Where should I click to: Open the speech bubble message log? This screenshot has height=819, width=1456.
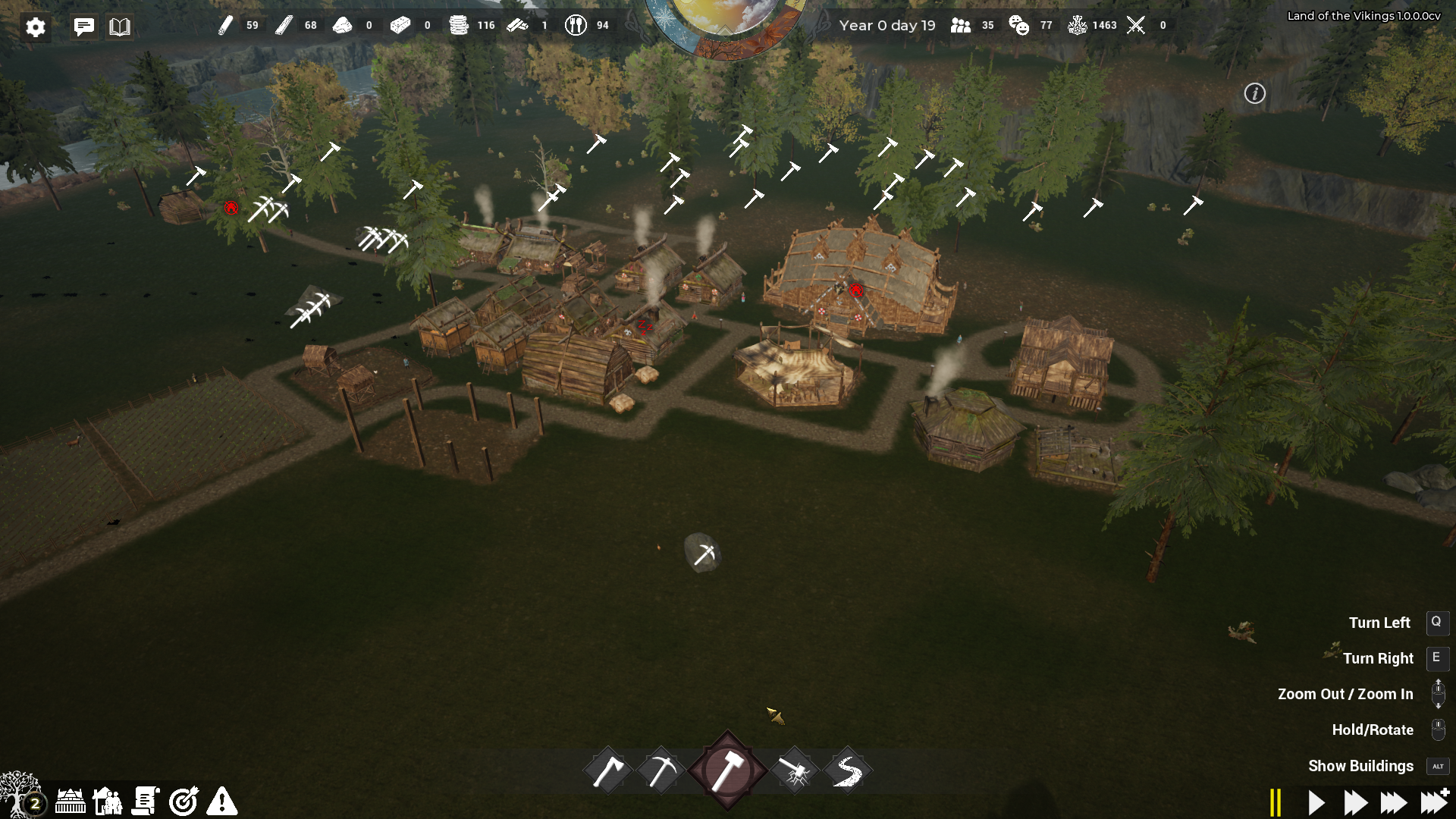tap(84, 27)
